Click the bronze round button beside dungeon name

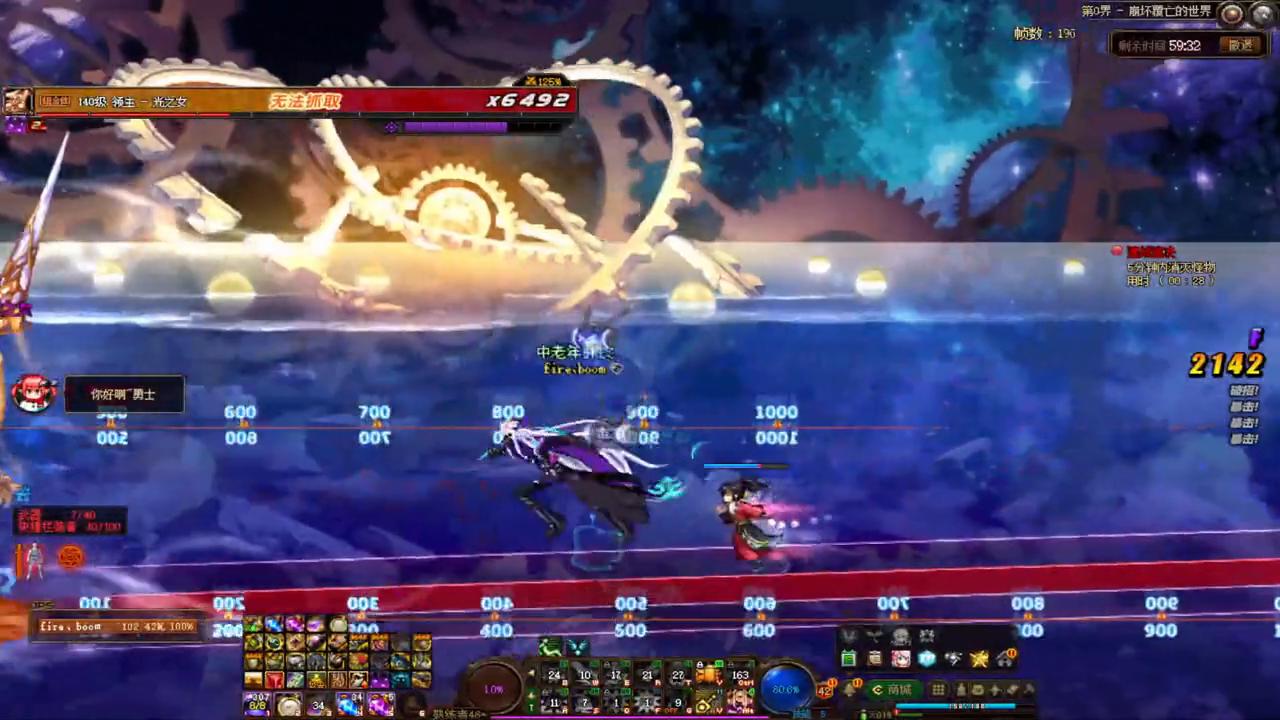pos(1232,13)
